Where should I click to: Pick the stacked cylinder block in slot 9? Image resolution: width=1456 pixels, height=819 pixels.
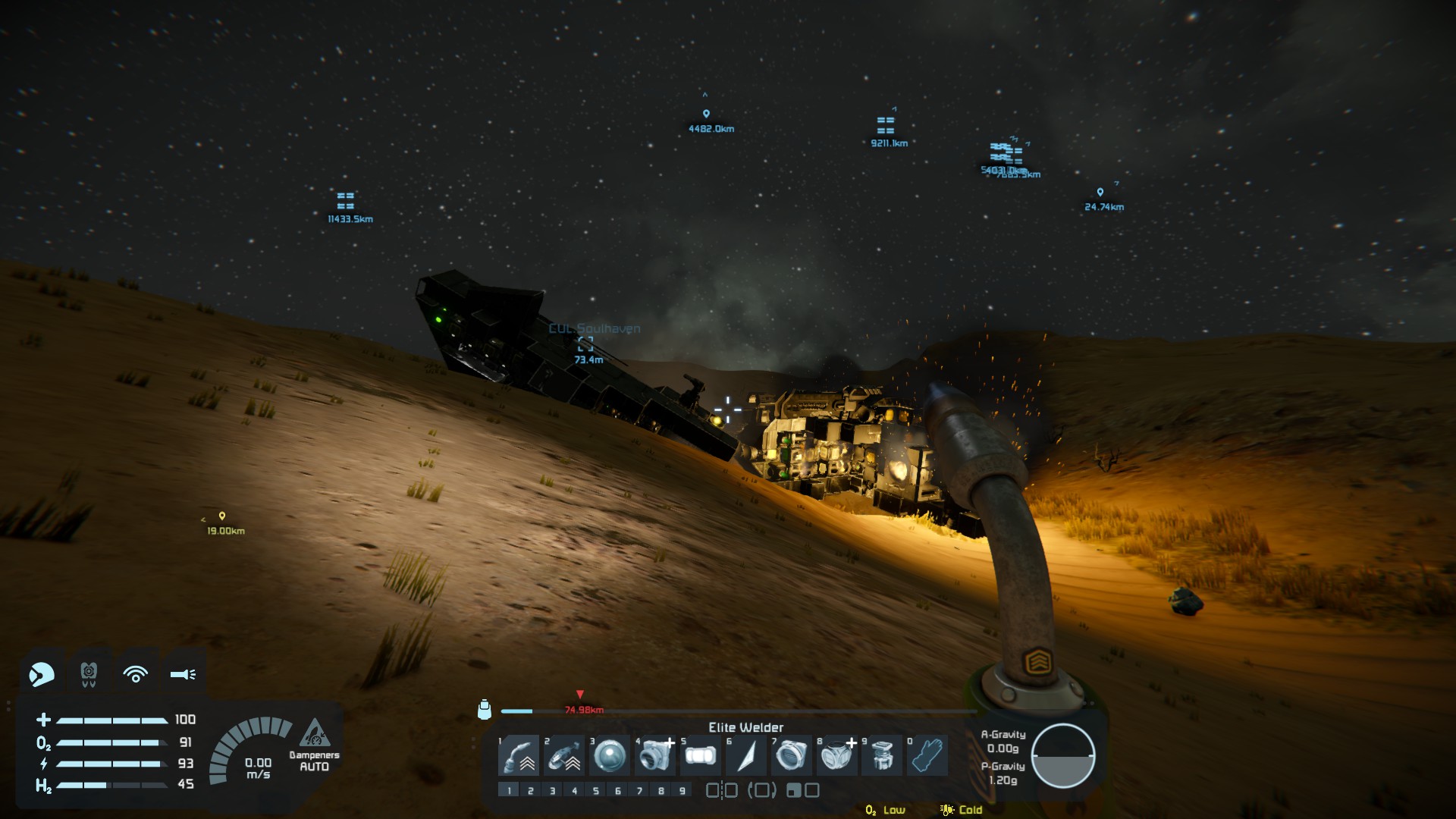point(881,755)
